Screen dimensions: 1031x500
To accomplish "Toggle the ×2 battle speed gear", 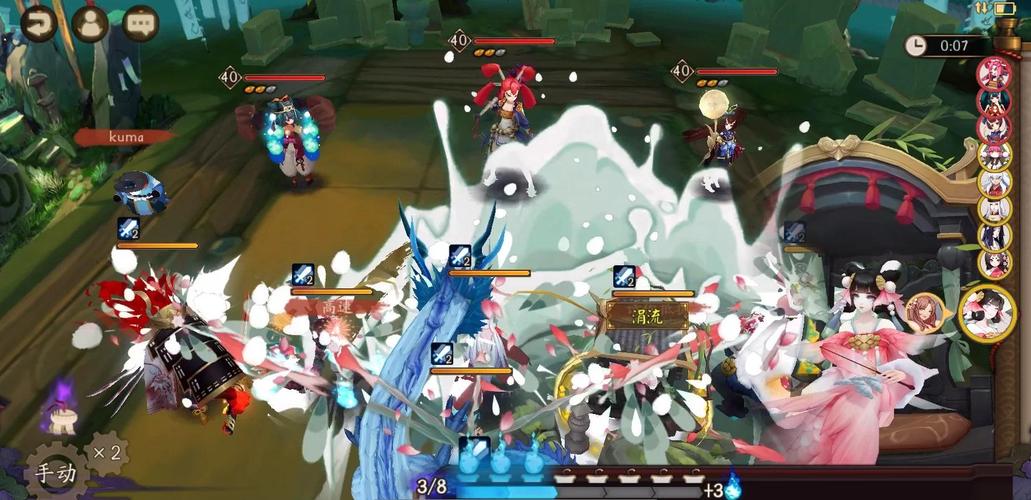I will pyautogui.click(x=107, y=453).
